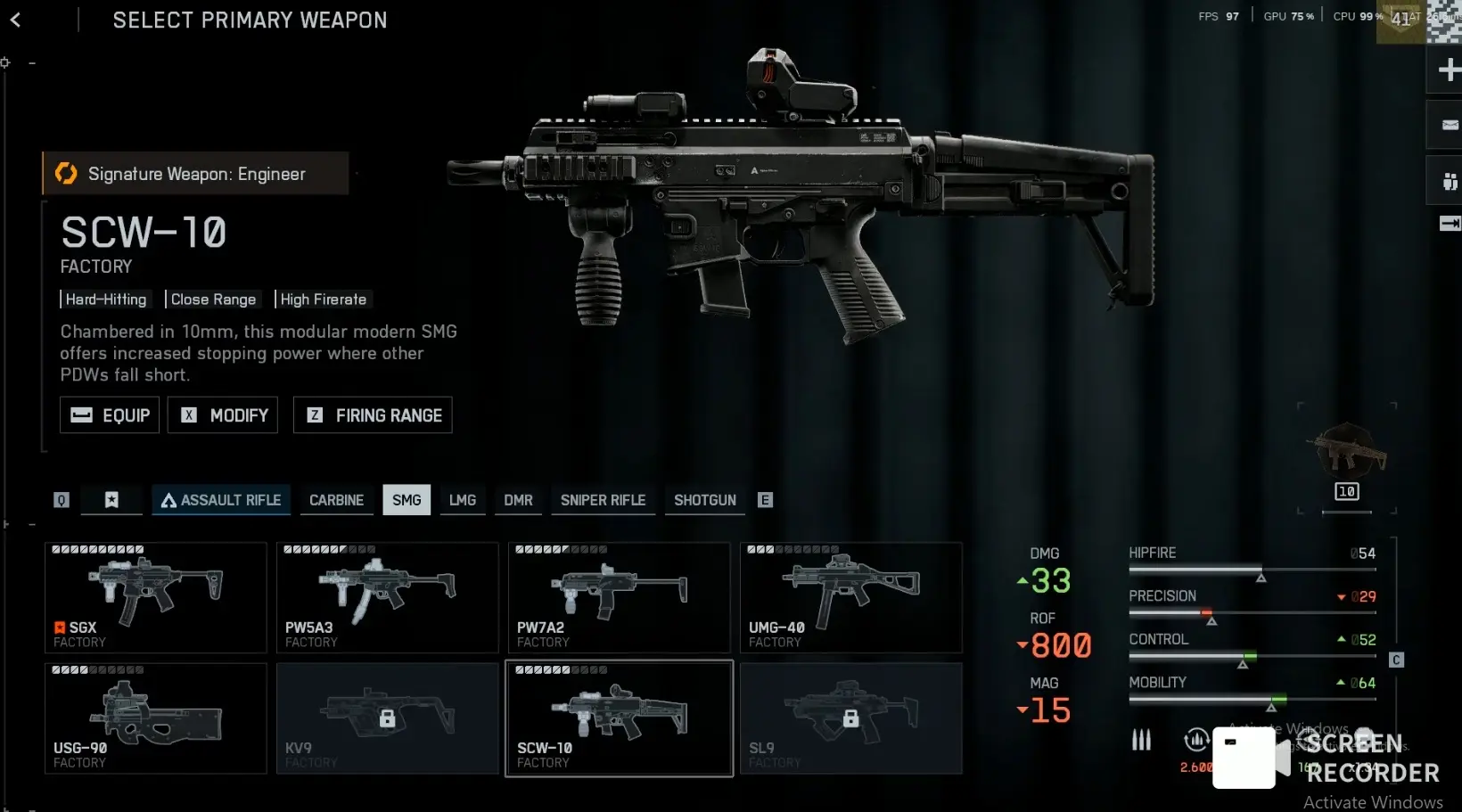Screen dimensions: 1462x812
Task: Click the locked SL9 weapon tile
Action: 851,718
